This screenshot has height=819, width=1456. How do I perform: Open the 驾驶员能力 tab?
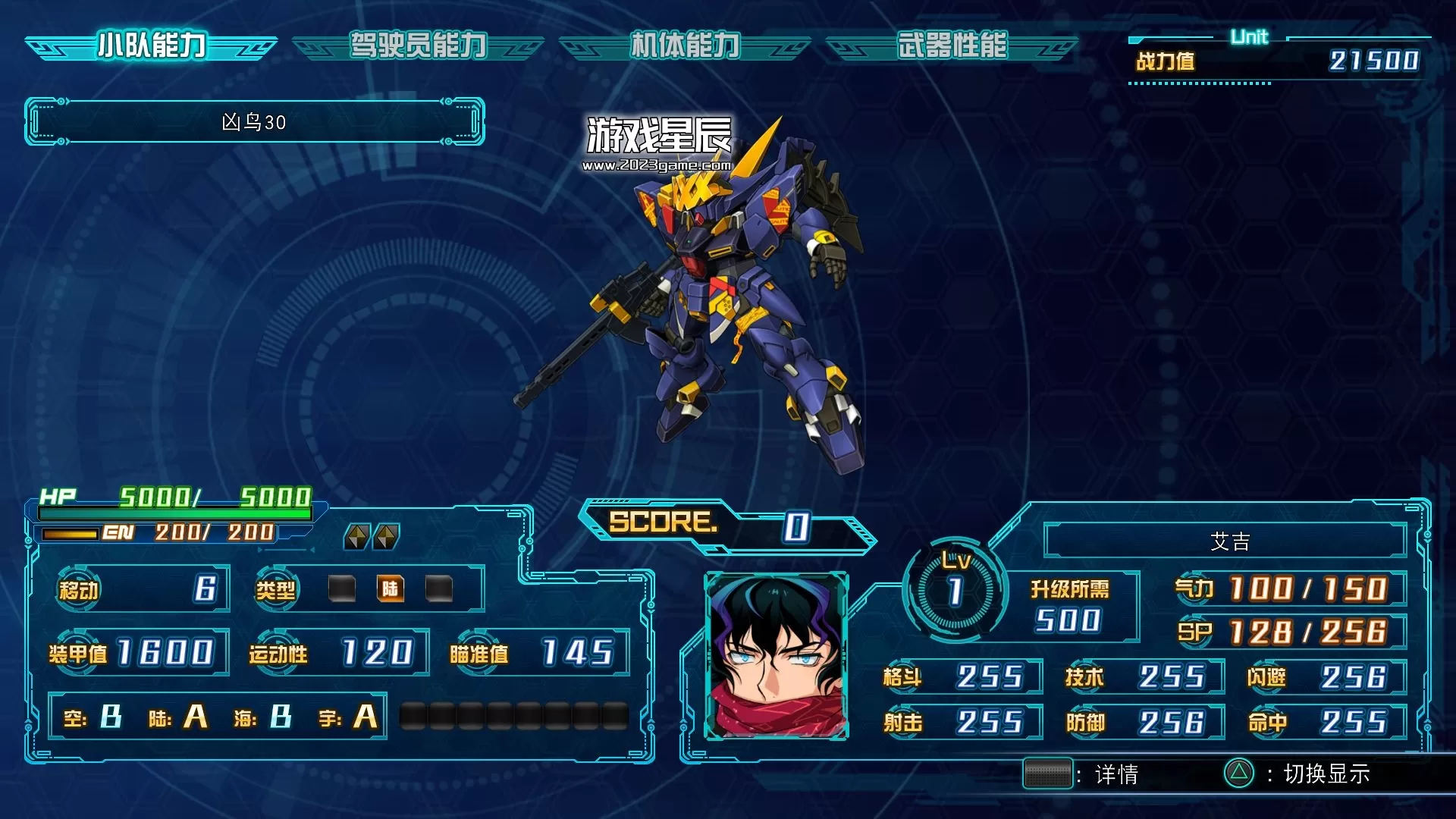coord(418,46)
